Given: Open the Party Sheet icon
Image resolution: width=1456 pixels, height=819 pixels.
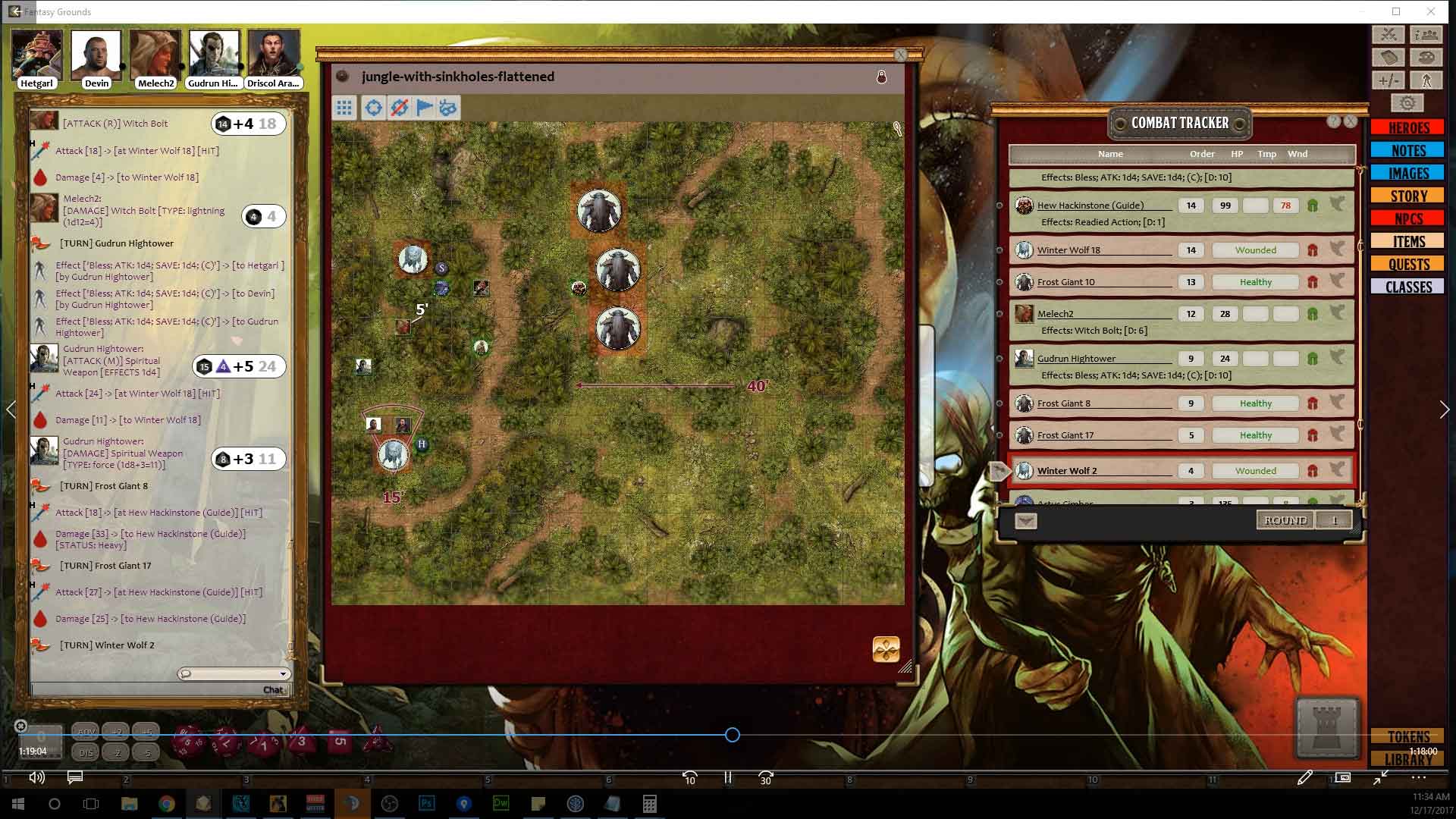Looking at the screenshot, I should 1427,35.
